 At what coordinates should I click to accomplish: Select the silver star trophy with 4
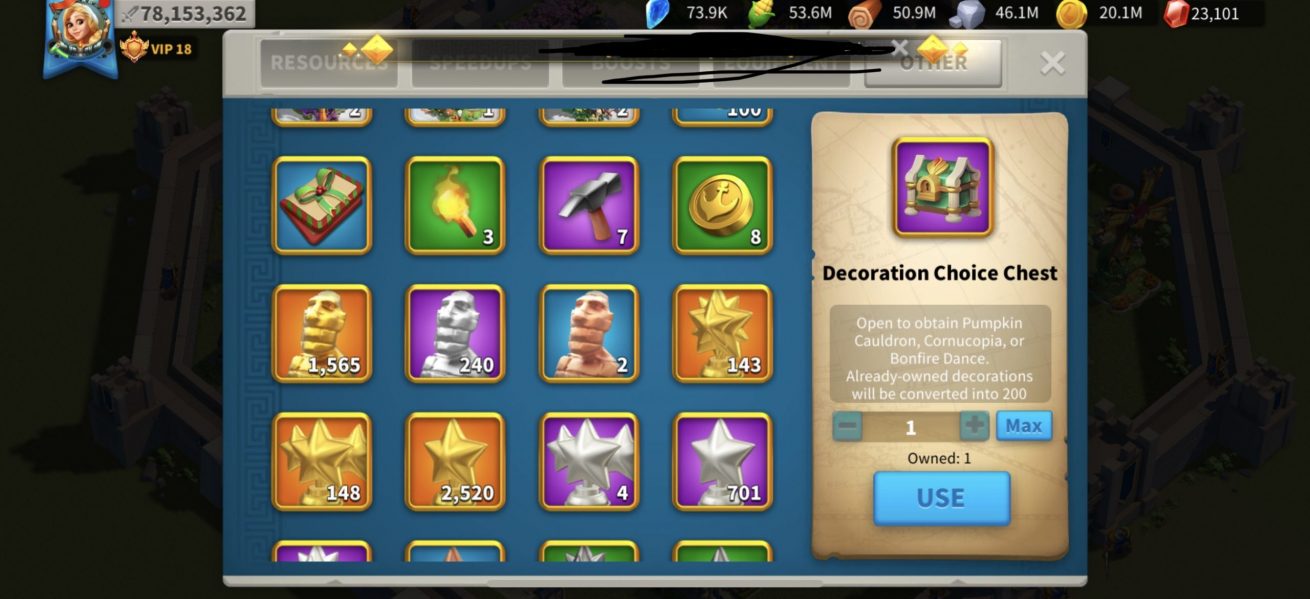589,461
